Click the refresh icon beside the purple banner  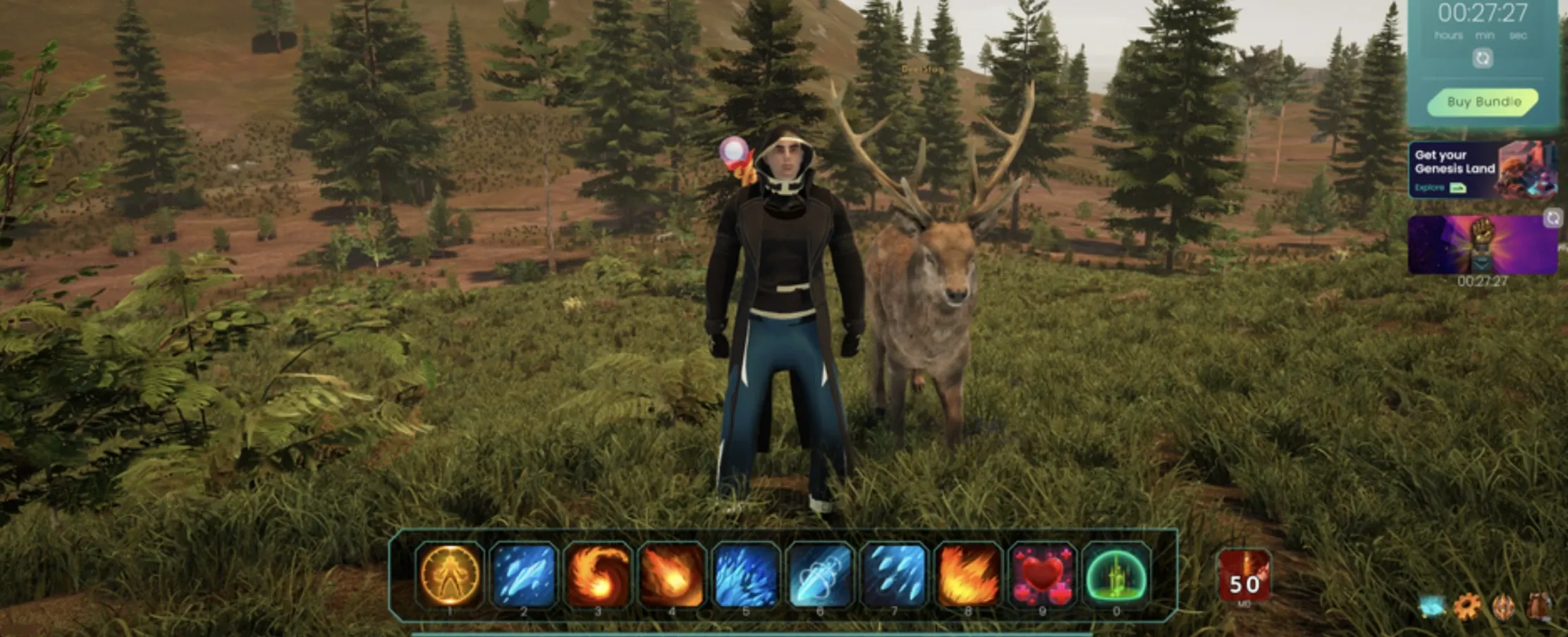(x=1553, y=218)
